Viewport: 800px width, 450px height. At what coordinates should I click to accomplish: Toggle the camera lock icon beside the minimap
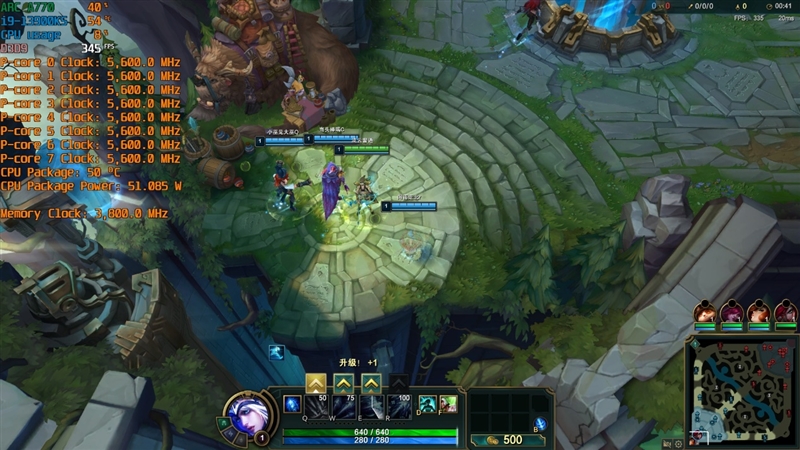666,443
